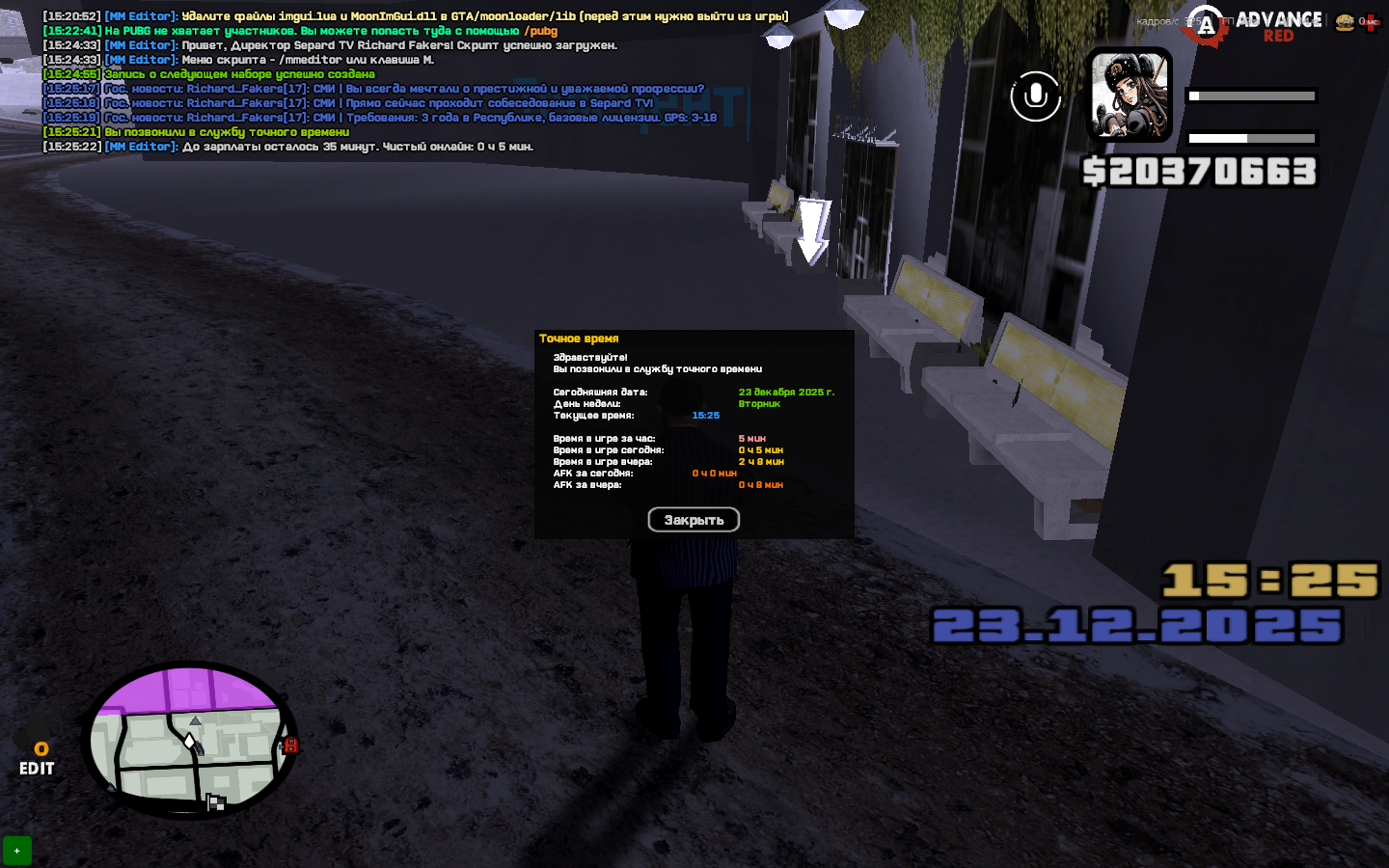This screenshot has width=1389, height=868.
Task: Open the /pubg command link in chat
Action: [x=540, y=31]
